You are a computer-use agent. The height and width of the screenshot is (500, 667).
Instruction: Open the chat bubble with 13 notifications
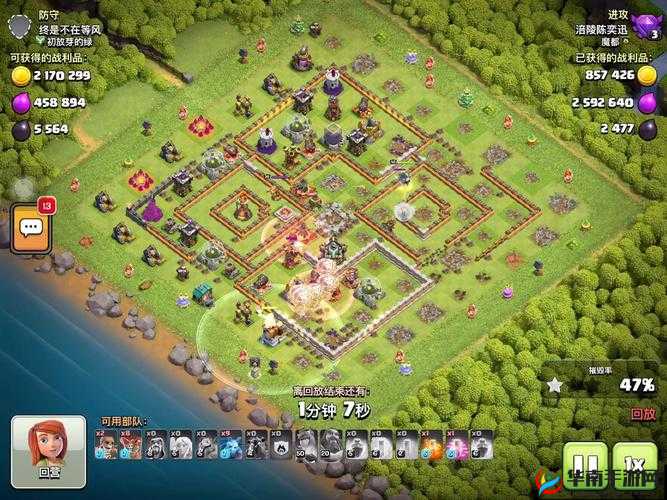coord(30,227)
